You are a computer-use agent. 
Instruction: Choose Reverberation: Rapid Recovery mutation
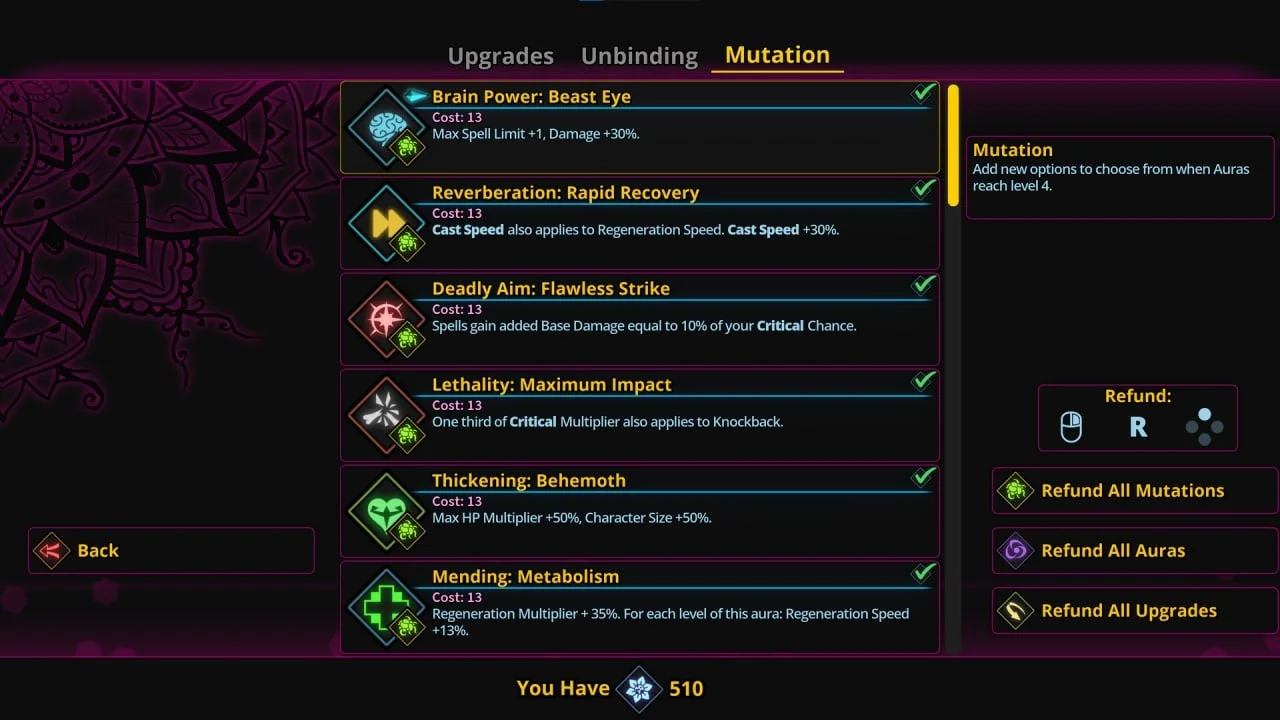point(640,224)
